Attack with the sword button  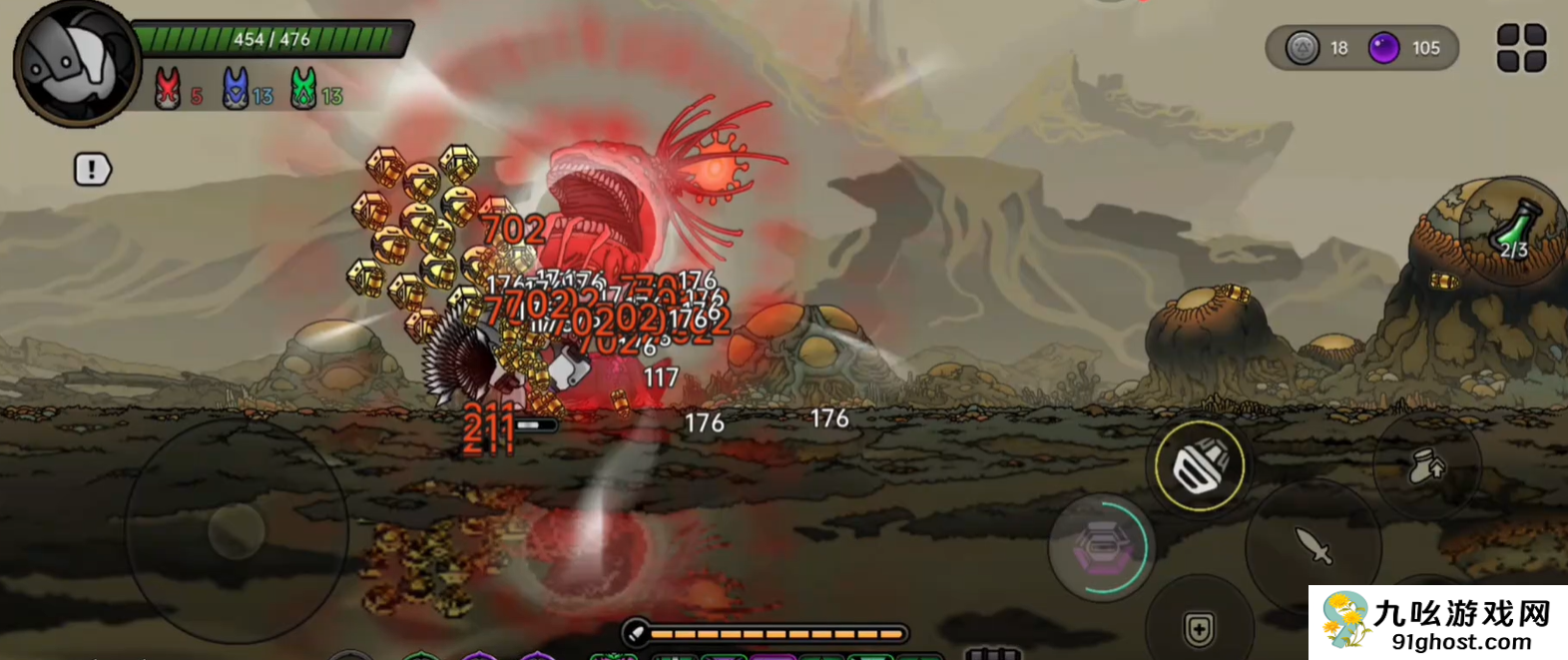1313,545
